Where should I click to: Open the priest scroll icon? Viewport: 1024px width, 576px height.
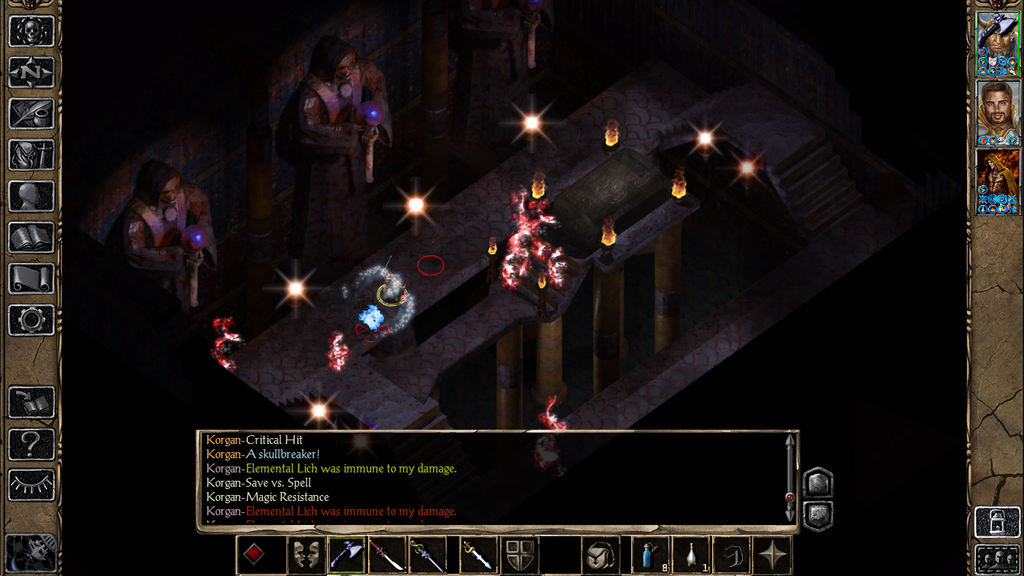pyautogui.click(x=31, y=279)
